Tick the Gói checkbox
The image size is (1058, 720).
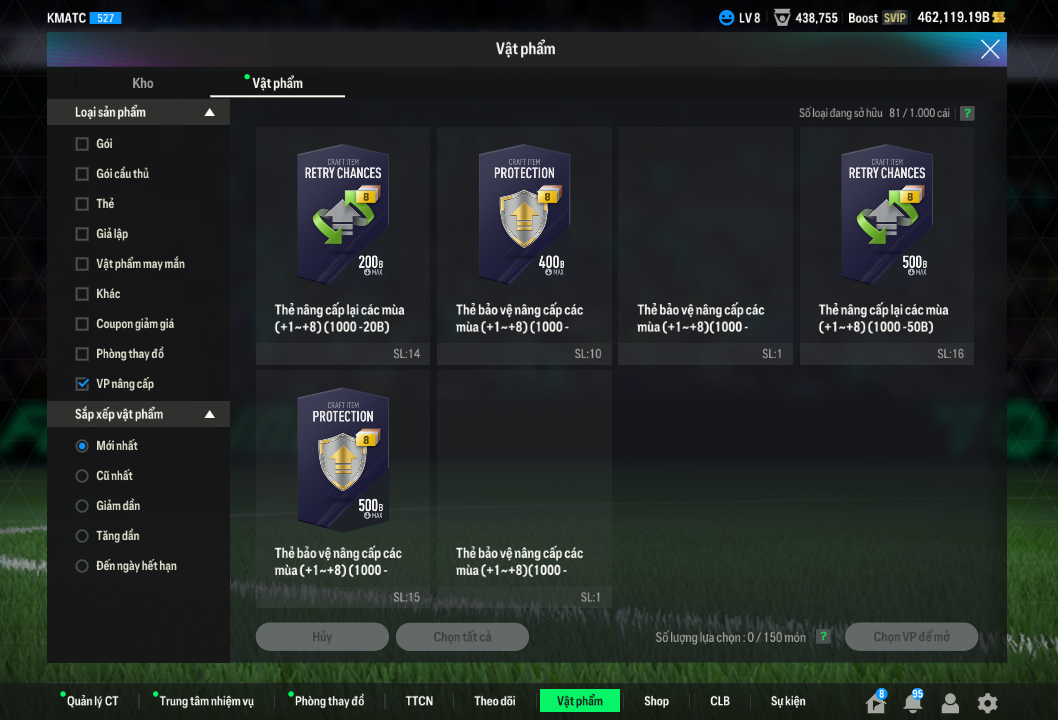82,144
